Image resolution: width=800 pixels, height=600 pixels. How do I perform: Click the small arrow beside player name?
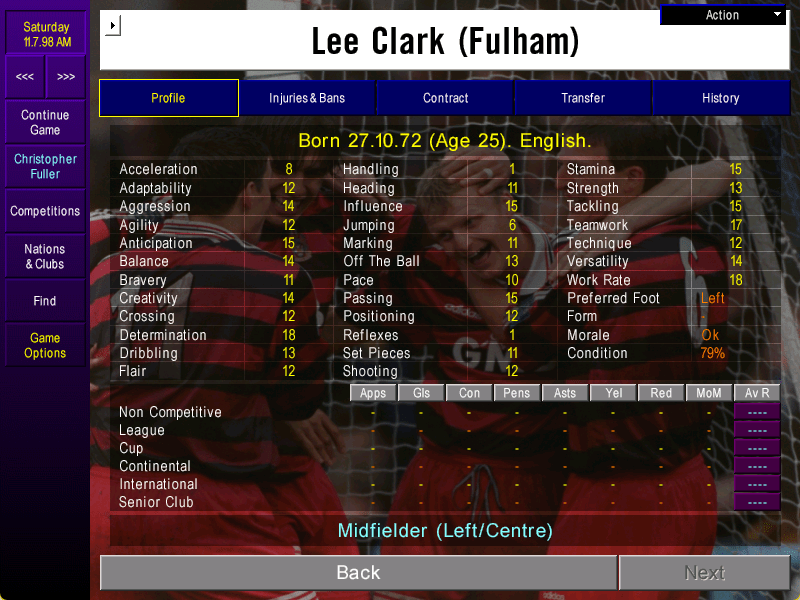(x=112, y=25)
